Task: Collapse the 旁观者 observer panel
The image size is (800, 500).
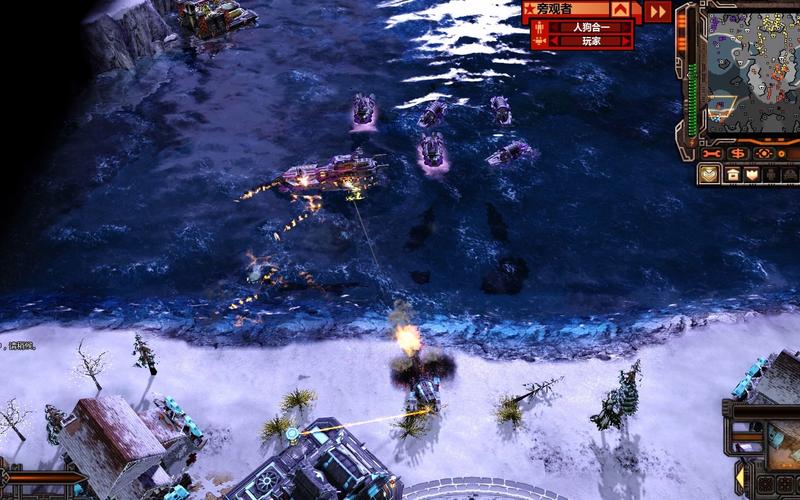Action: coord(621,10)
